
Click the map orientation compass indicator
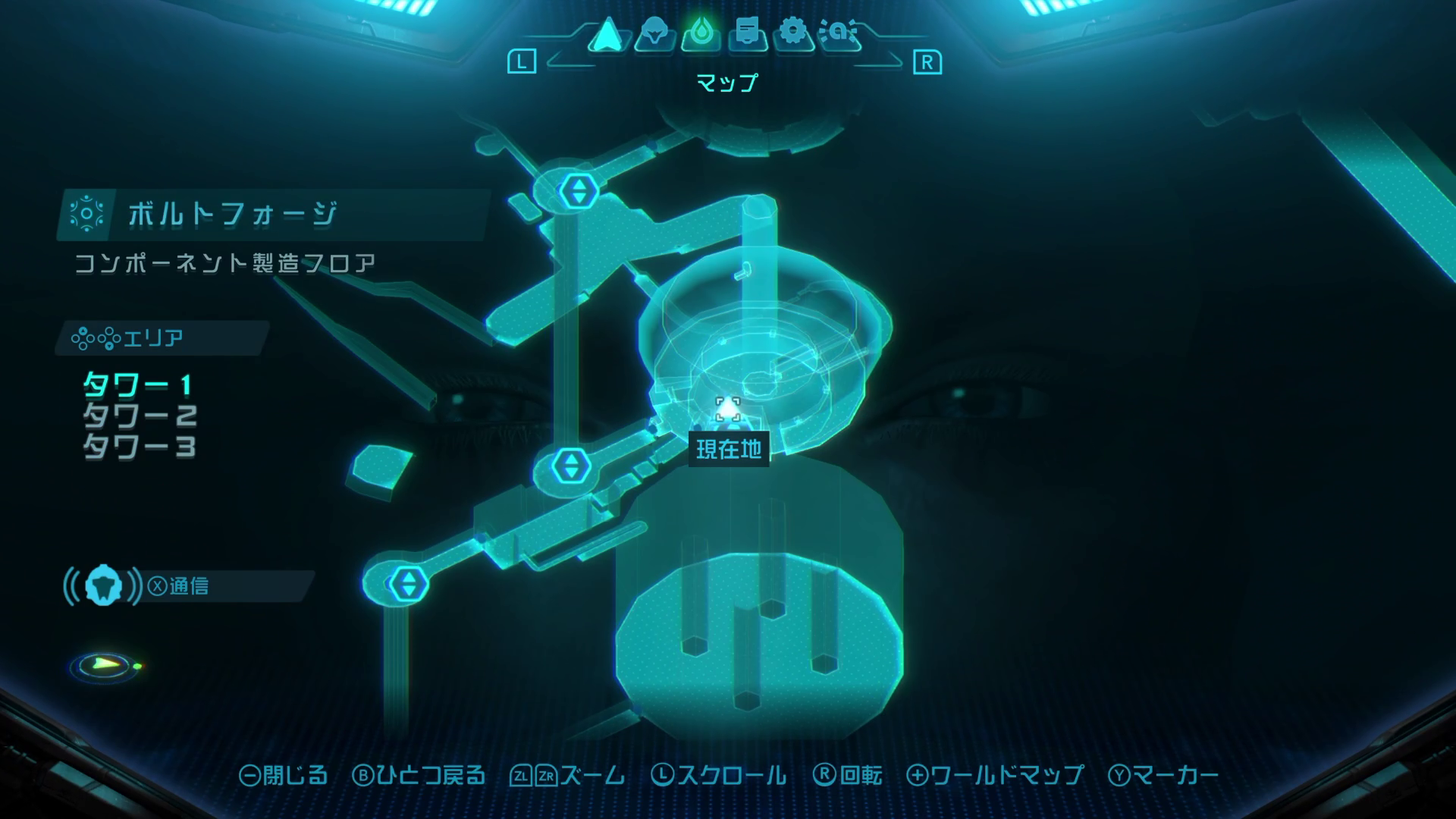tap(105, 666)
